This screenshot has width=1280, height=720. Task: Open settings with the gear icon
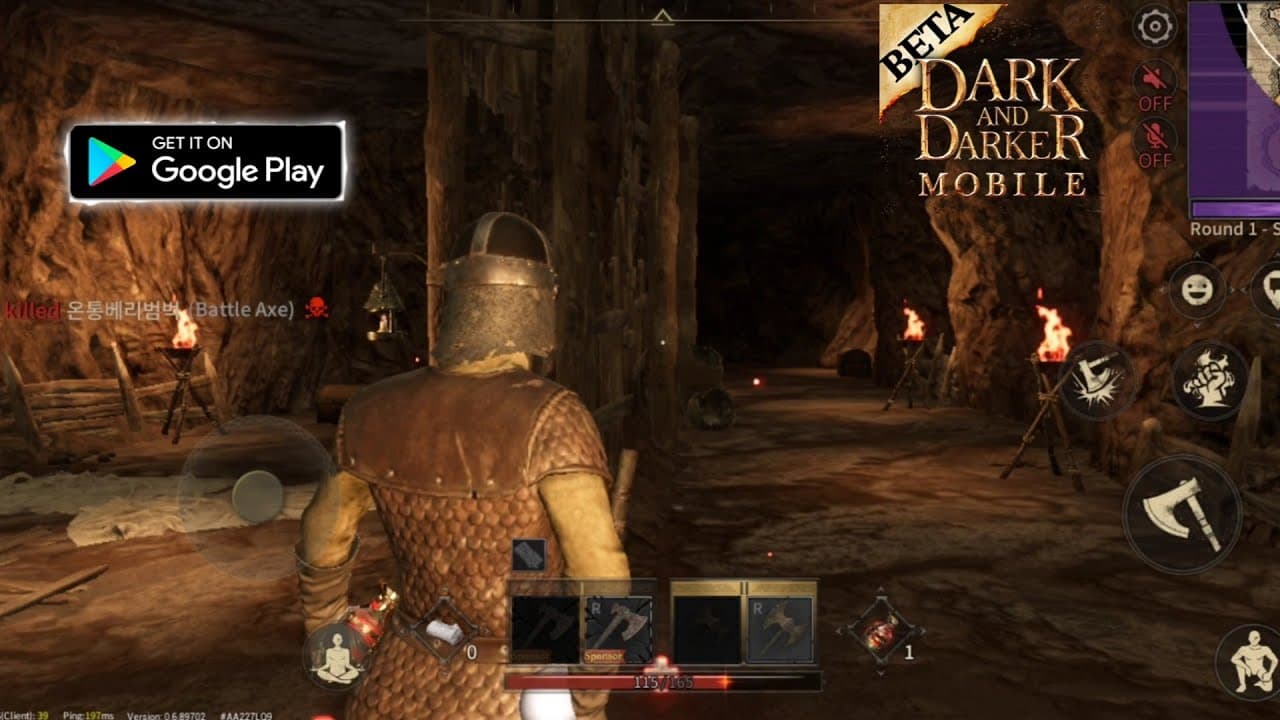point(1156,26)
